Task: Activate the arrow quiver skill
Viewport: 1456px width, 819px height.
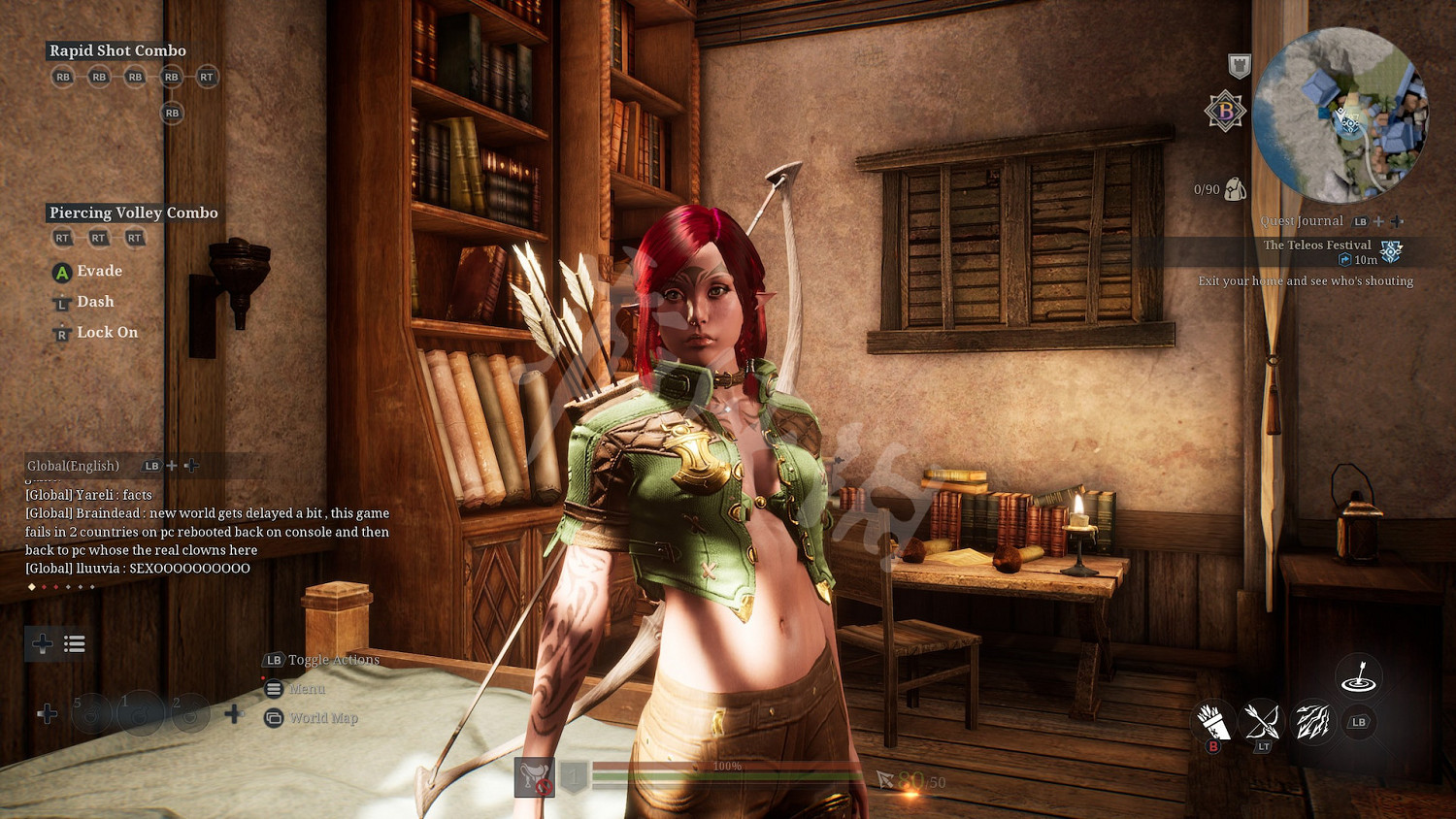Action: [x=1212, y=722]
